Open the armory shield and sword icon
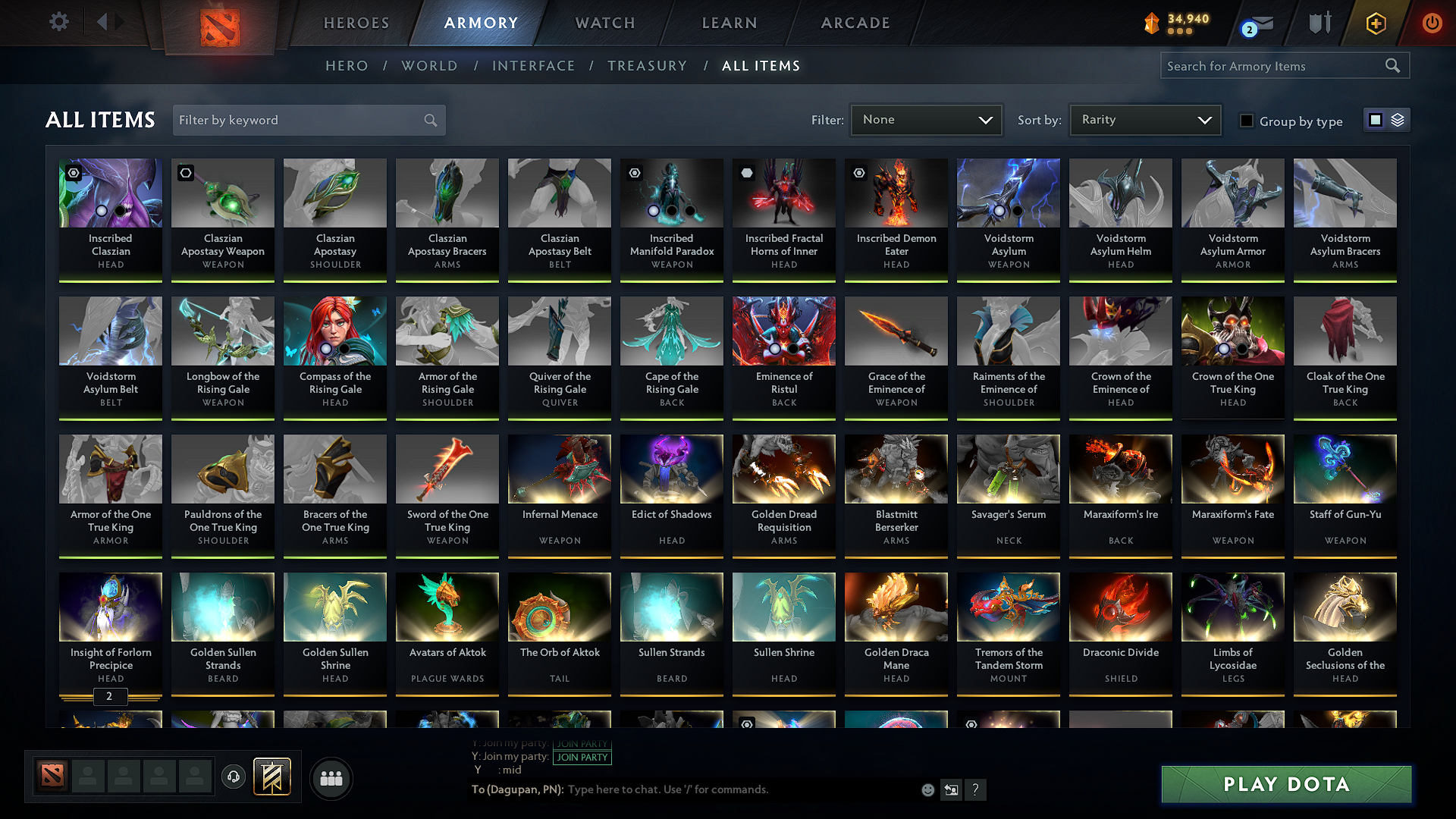 pyautogui.click(x=1319, y=23)
